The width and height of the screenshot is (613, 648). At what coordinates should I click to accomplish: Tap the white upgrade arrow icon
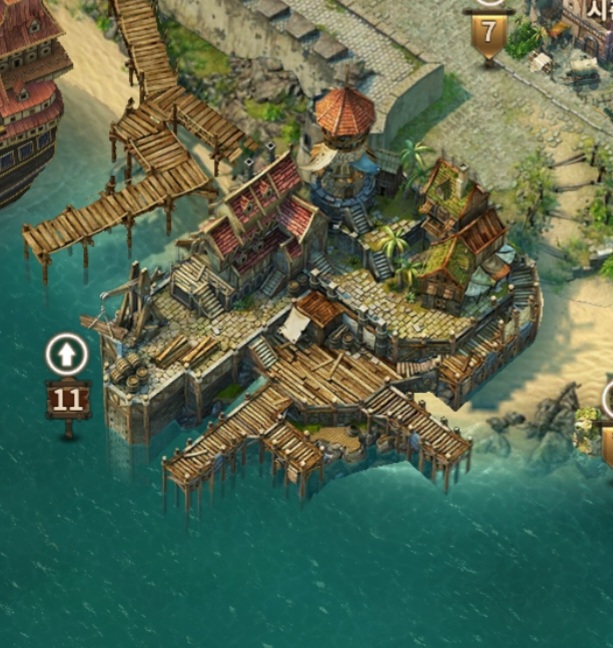pyautogui.click(x=67, y=354)
